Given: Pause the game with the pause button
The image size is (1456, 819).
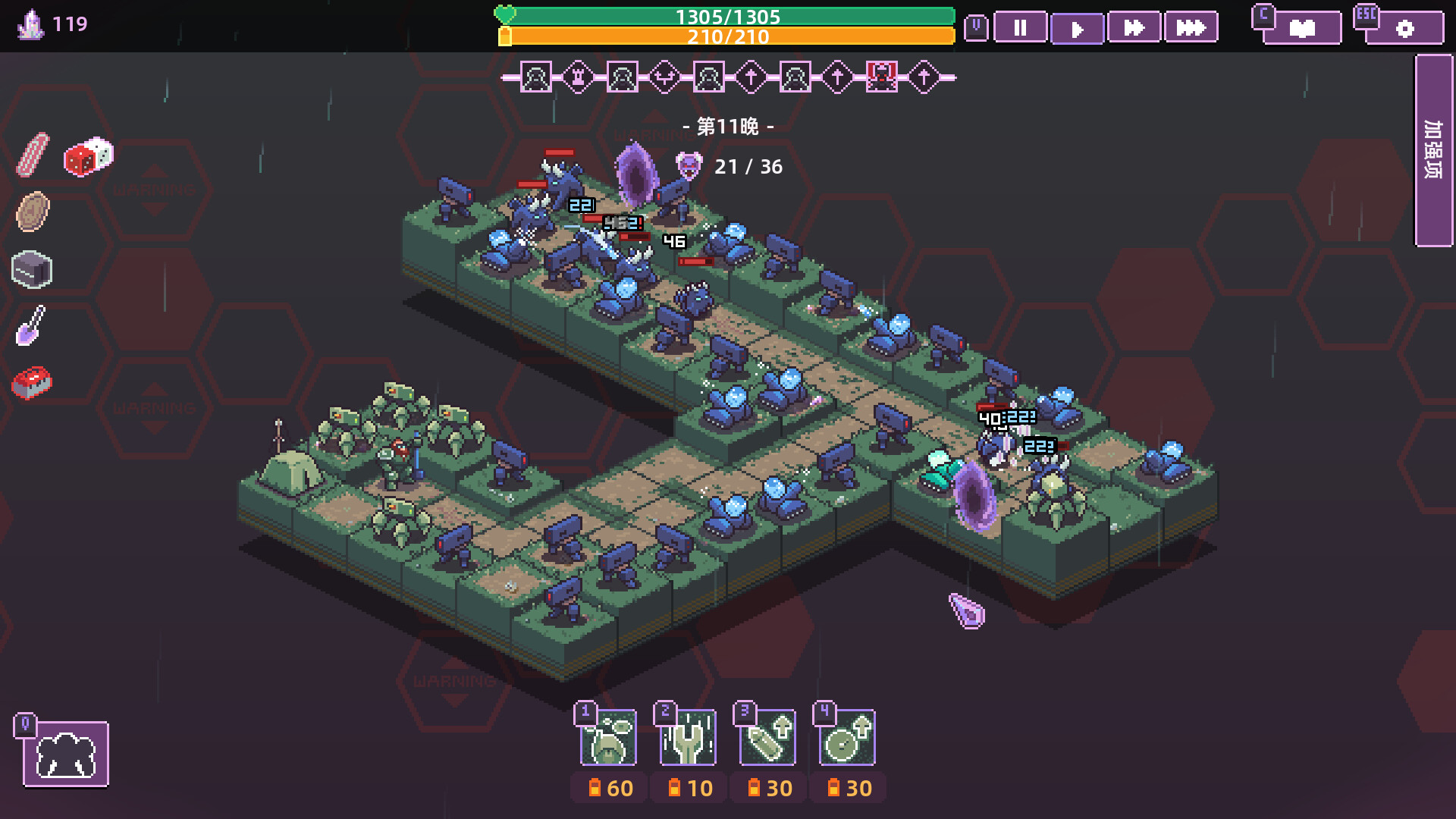Looking at the screenshot, I should tap(1020, 28).
